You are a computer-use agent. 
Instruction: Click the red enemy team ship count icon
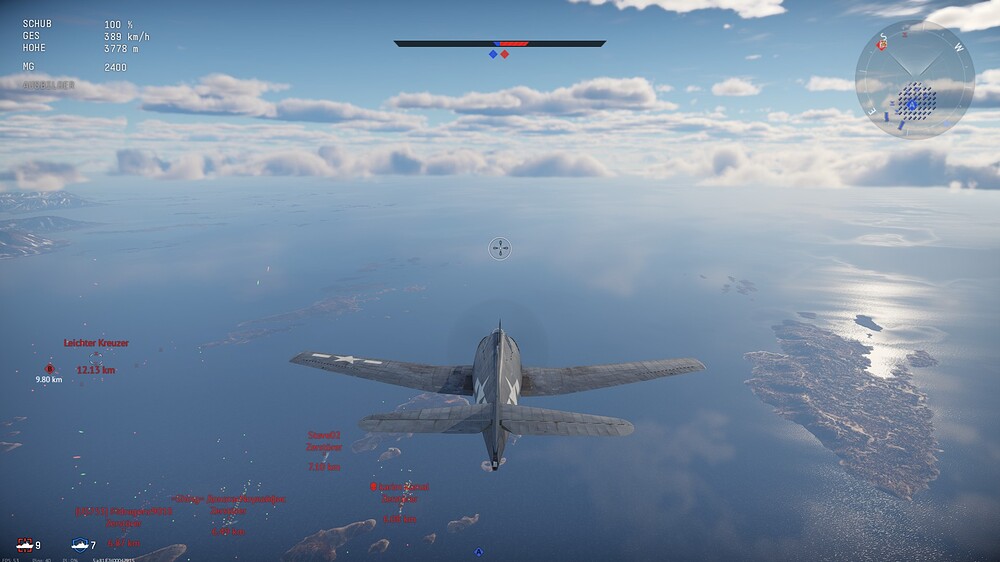25,545
